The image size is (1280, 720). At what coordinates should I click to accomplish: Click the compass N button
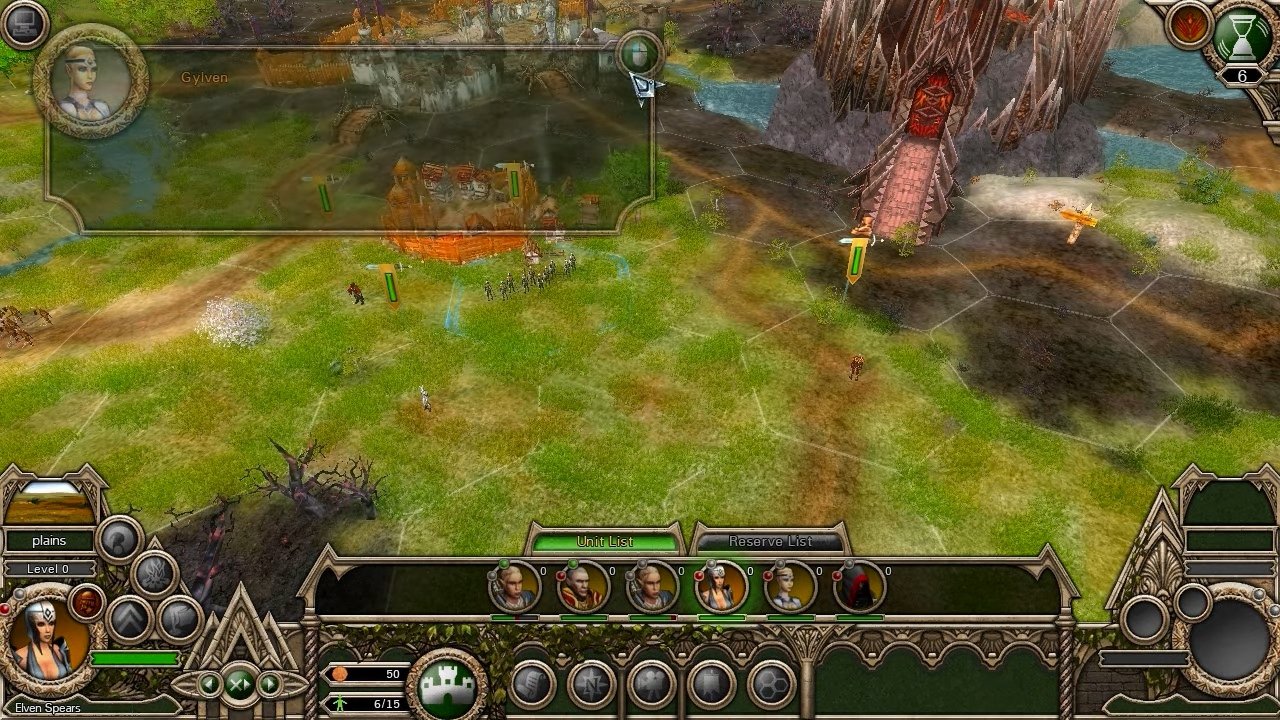click(591, 686)
